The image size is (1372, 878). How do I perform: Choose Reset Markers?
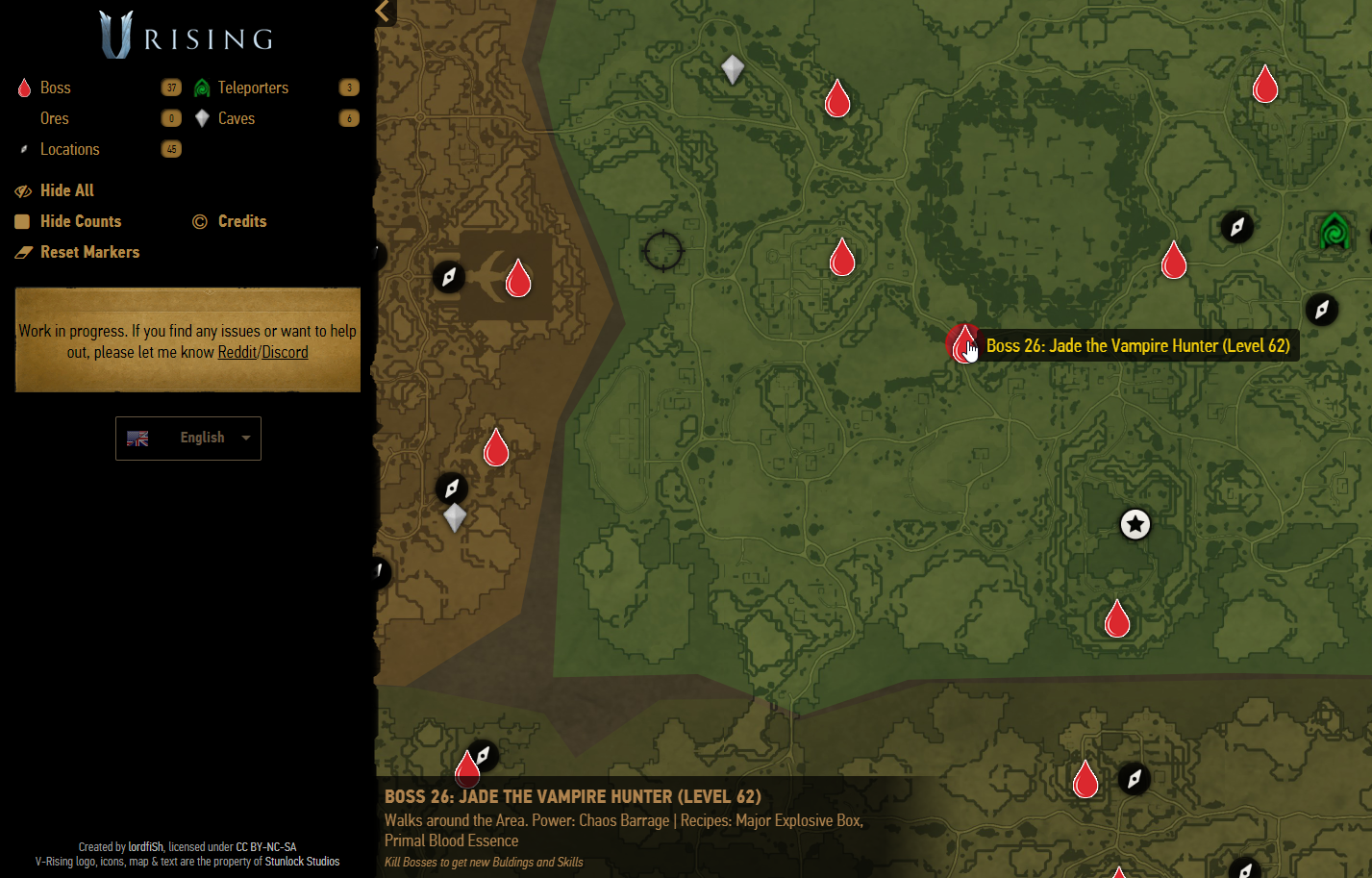click(x=89, y=252)
